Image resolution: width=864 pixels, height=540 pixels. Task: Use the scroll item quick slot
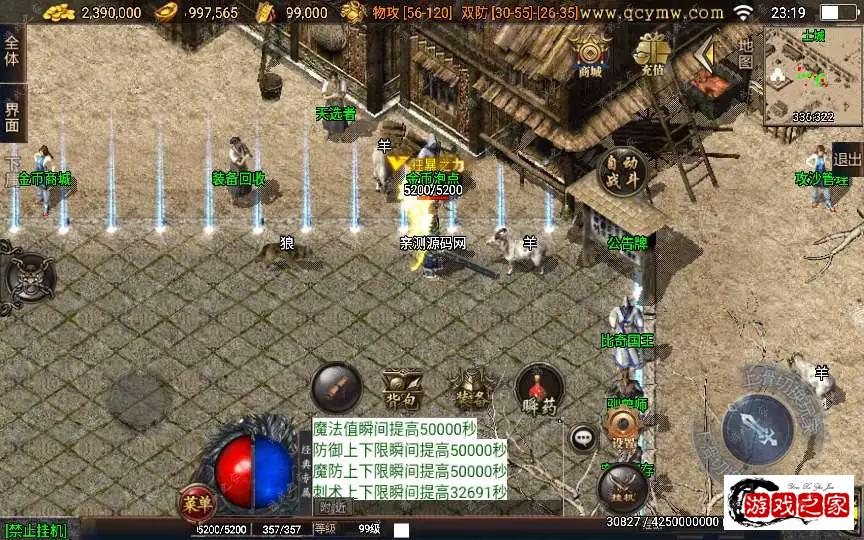335,387
